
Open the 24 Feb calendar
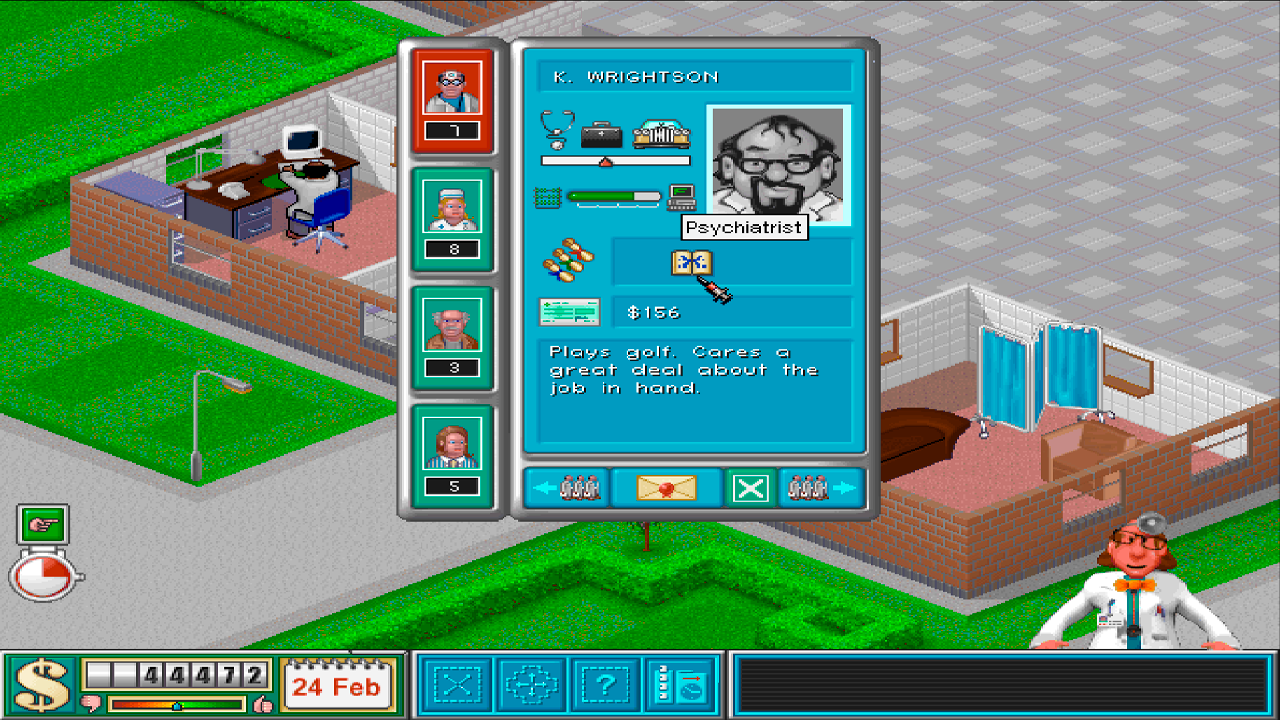(x=338, y=685)
